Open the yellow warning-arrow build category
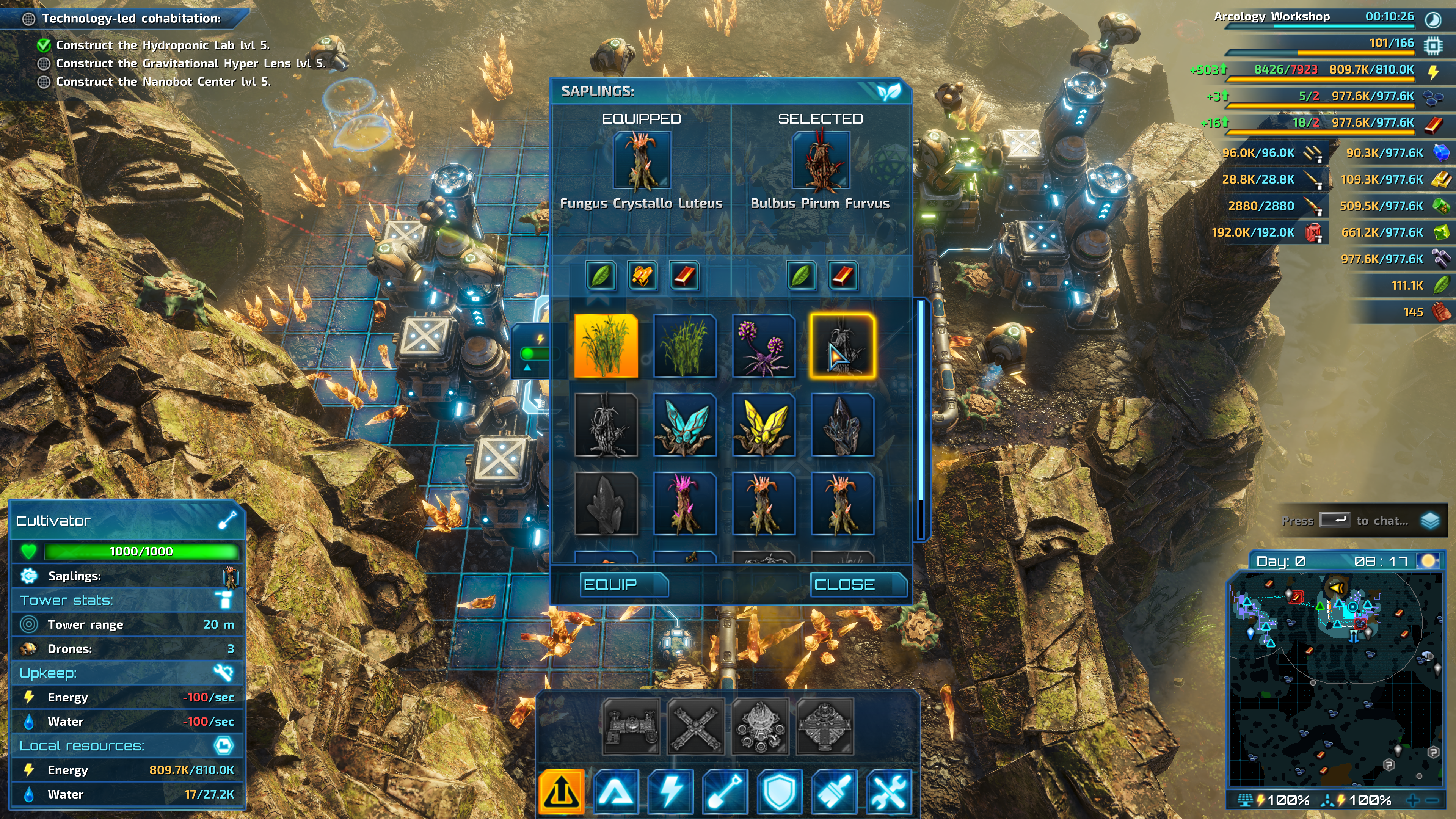Screen dimensions: 1456x819 click(561, 791)
